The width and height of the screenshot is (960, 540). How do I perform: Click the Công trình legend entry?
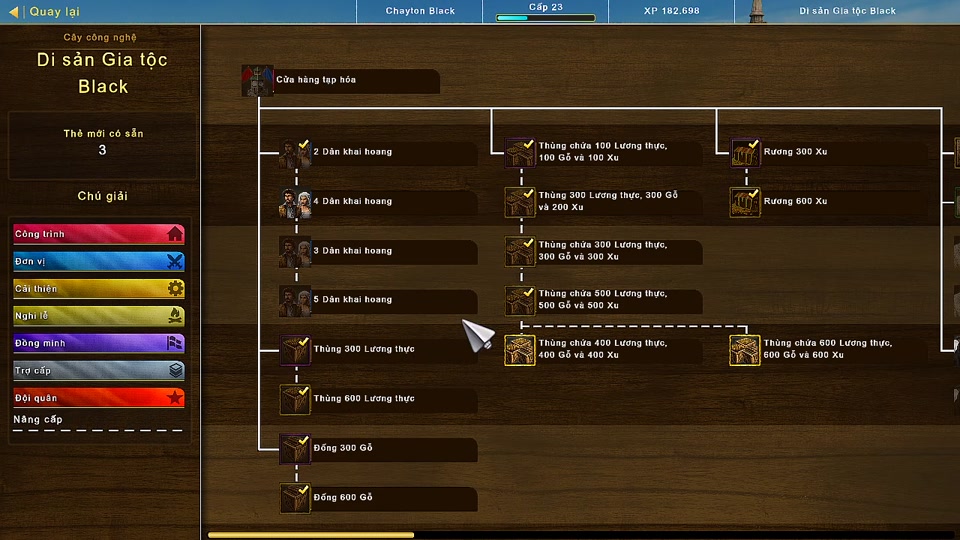(x=98, y=234)
